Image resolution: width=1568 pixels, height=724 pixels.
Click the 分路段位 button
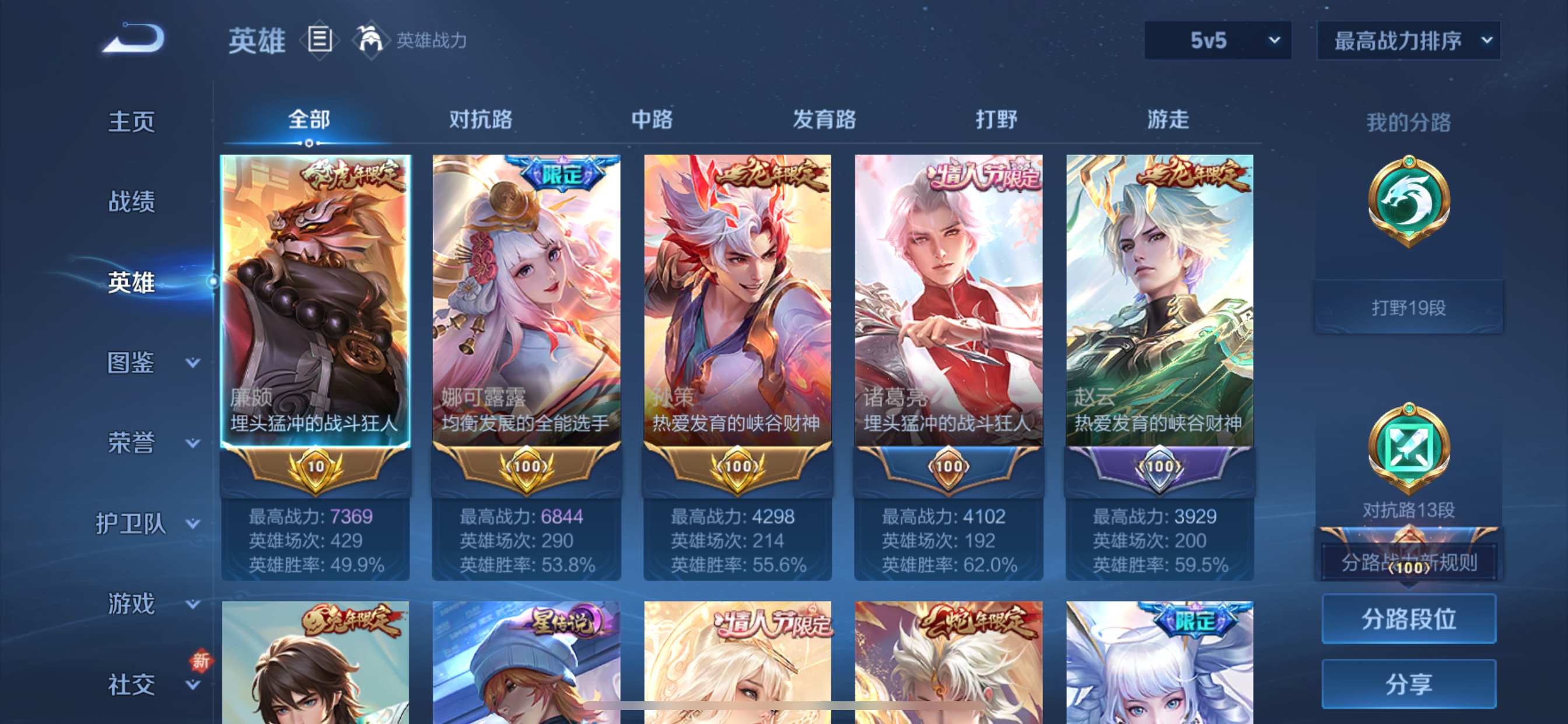click(1409, 618)
